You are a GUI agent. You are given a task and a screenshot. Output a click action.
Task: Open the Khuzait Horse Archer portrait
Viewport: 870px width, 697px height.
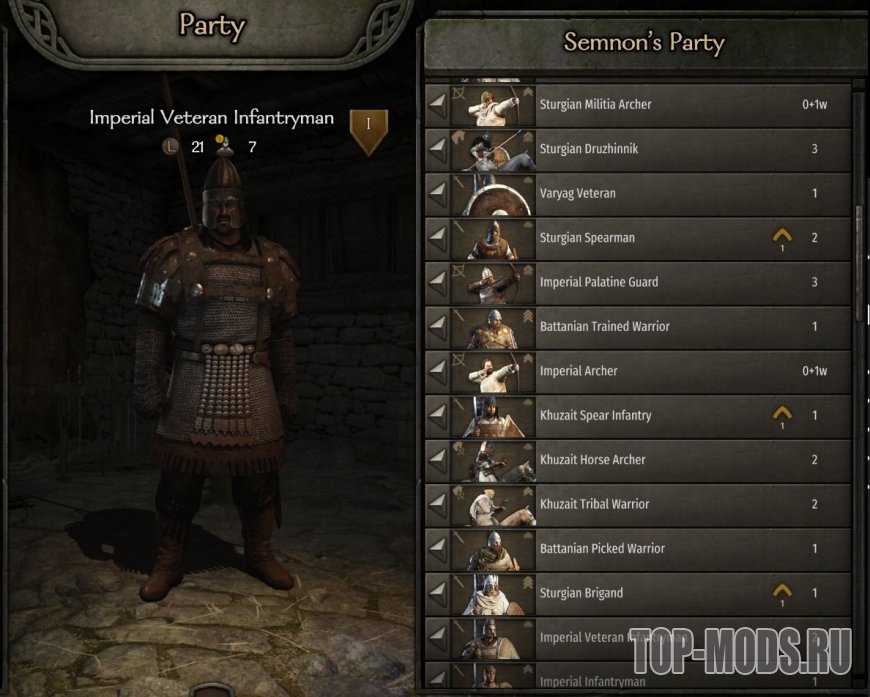coord(492,460)
